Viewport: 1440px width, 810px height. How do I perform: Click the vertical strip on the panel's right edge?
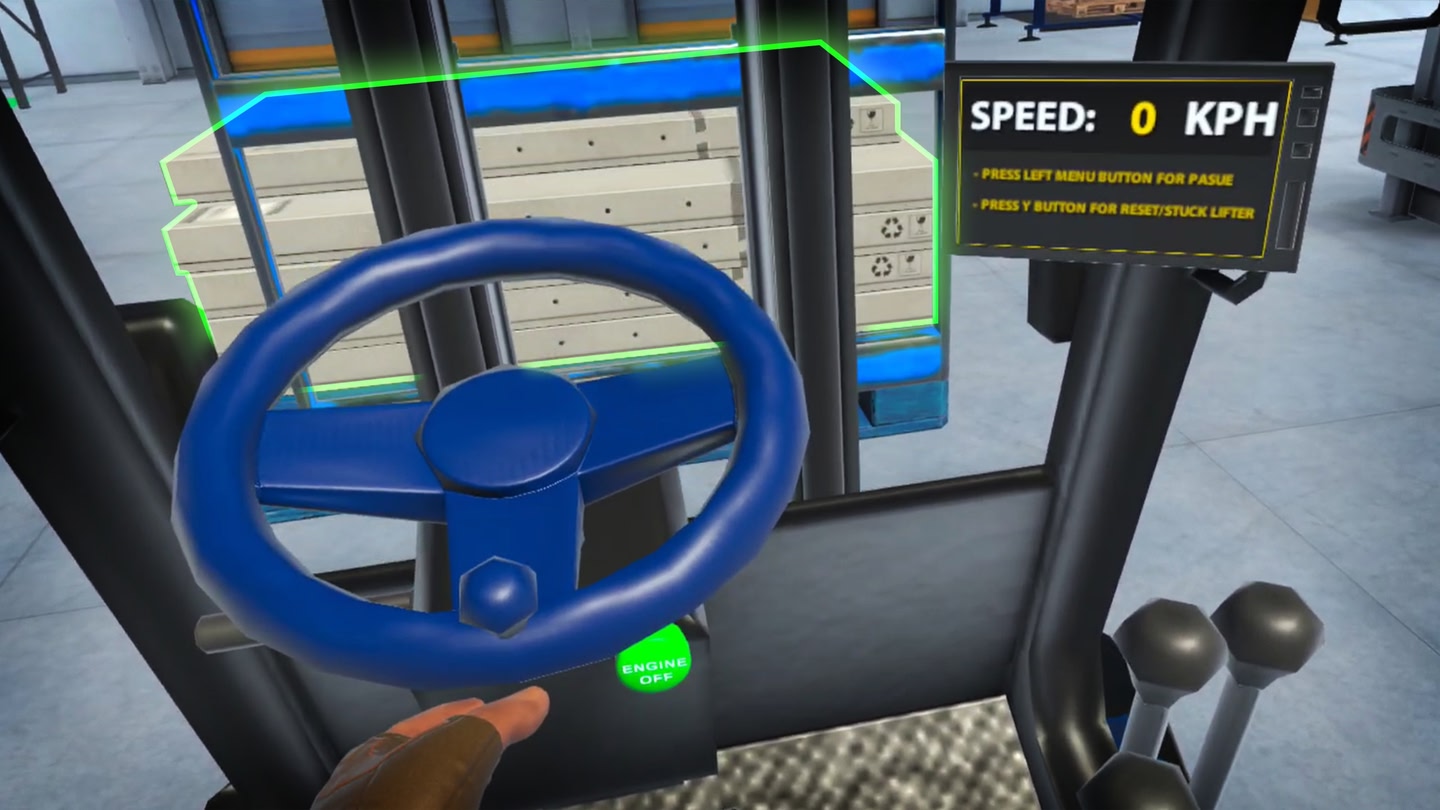[x=1294, y=212]
